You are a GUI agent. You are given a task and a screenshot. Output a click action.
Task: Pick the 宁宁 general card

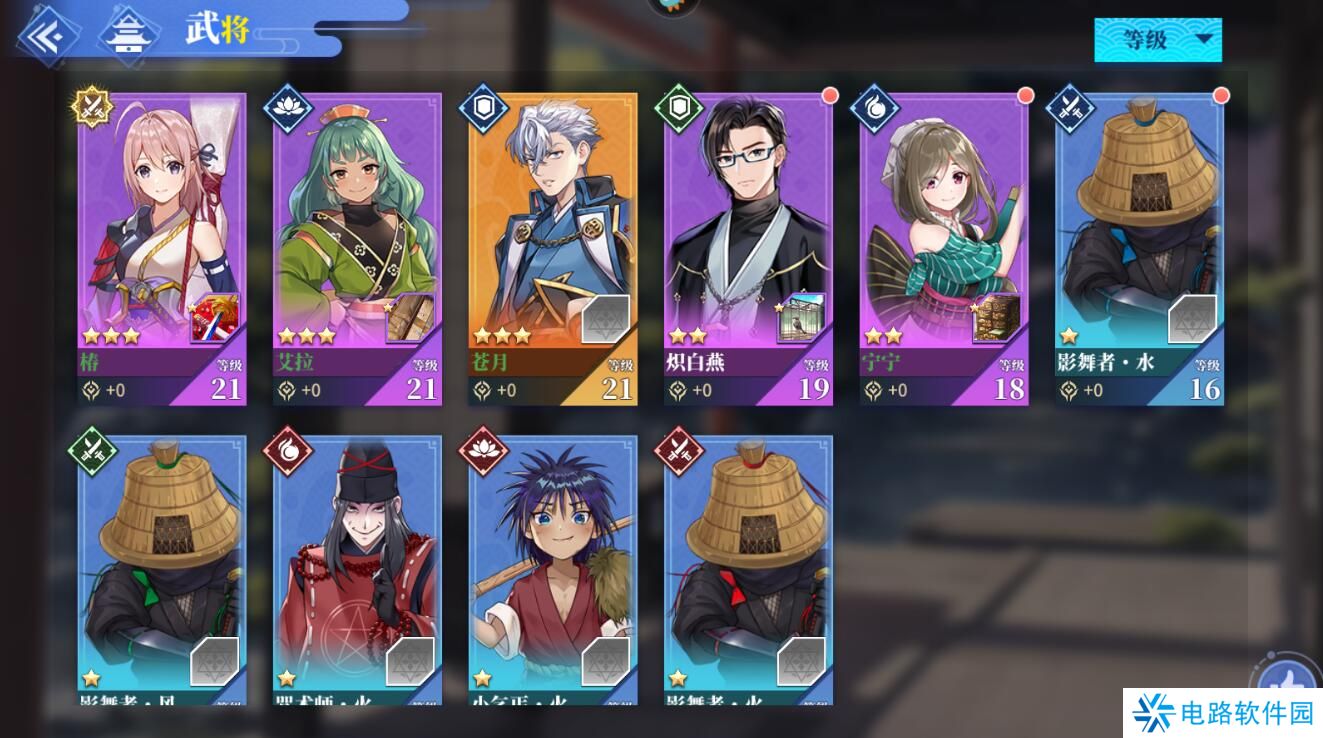point(943,230)
